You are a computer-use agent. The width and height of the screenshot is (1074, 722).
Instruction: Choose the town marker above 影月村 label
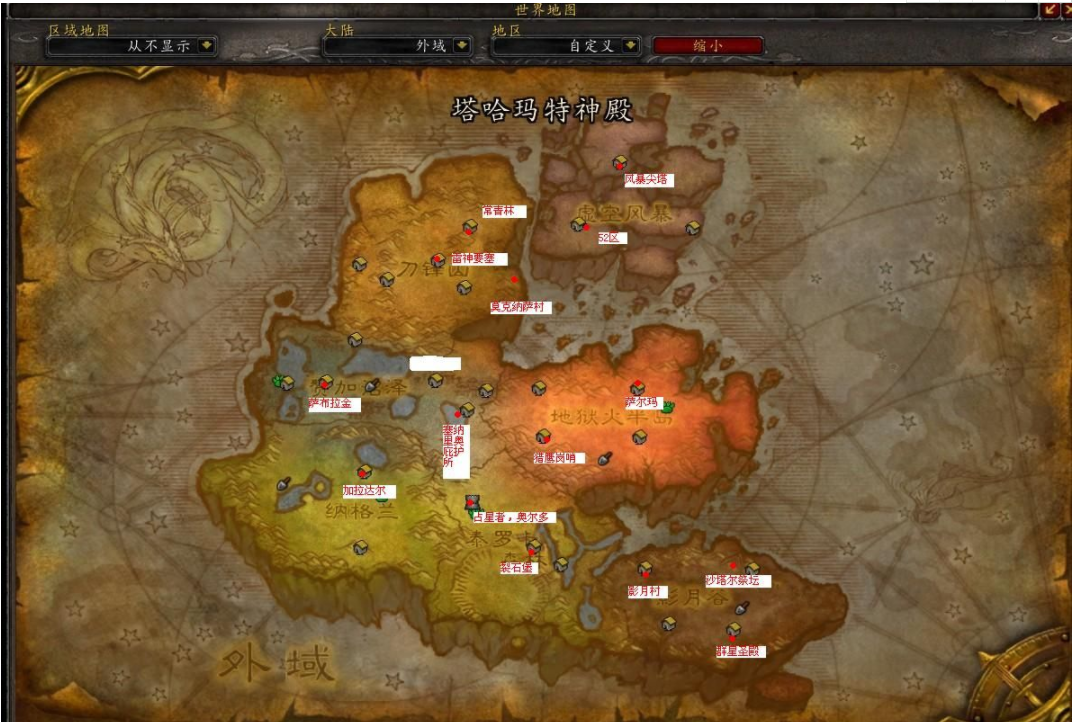point(646,570)
